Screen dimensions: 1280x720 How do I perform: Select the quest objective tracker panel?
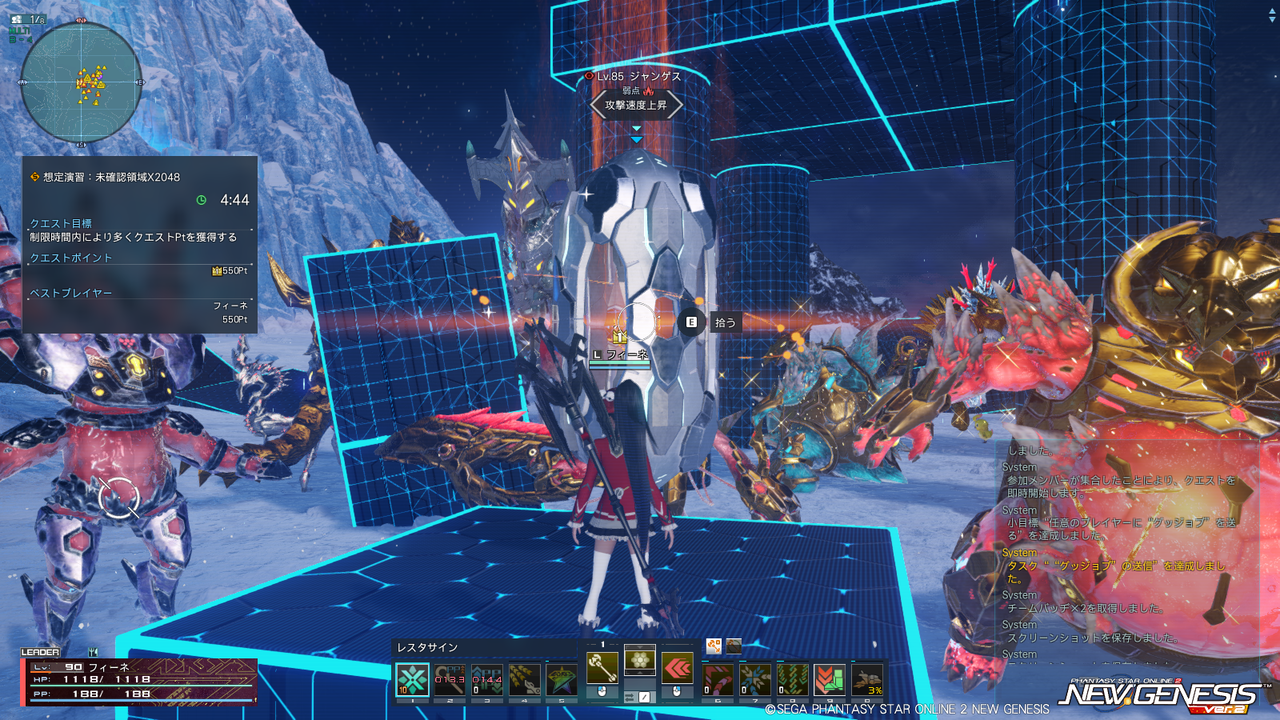point(140,244)
